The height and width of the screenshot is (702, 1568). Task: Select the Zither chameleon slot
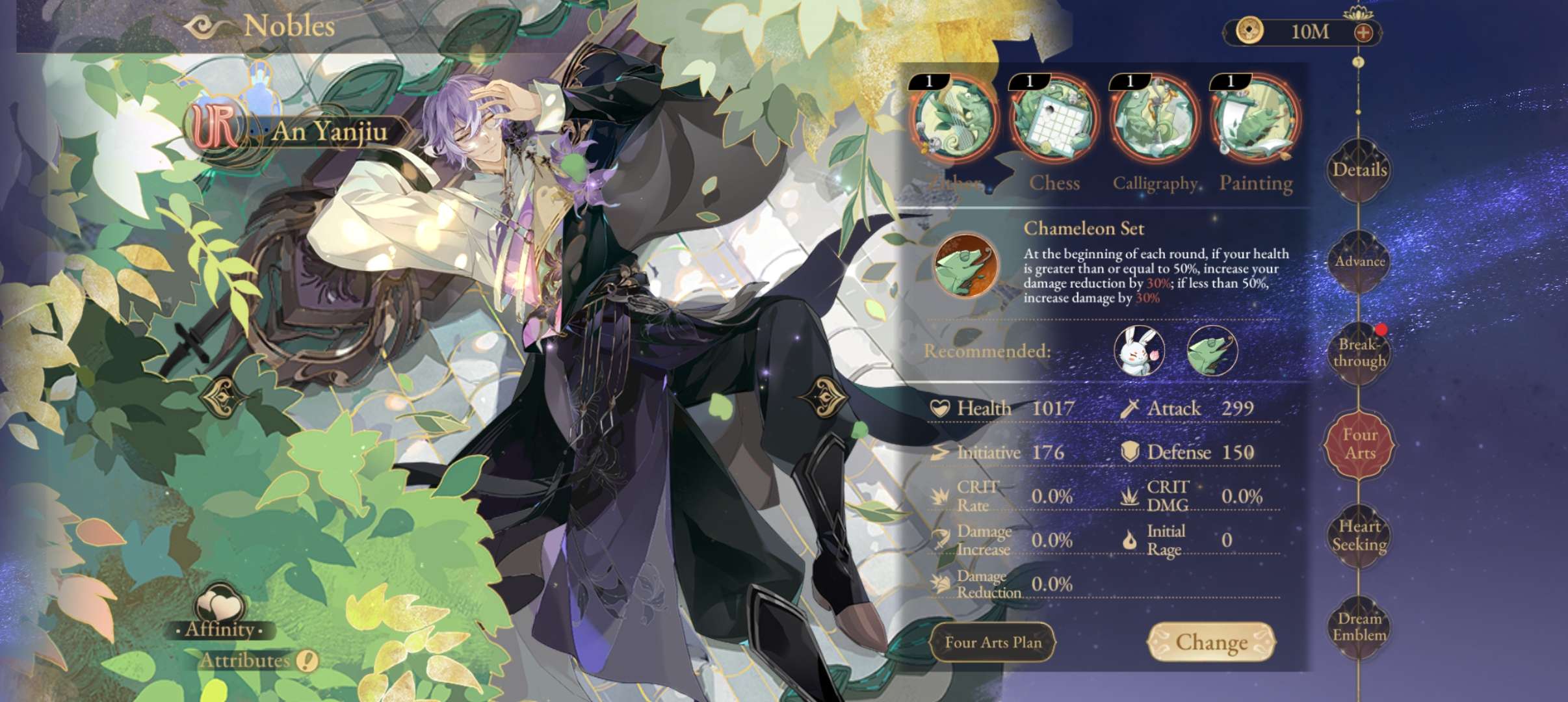coord(954,120)
